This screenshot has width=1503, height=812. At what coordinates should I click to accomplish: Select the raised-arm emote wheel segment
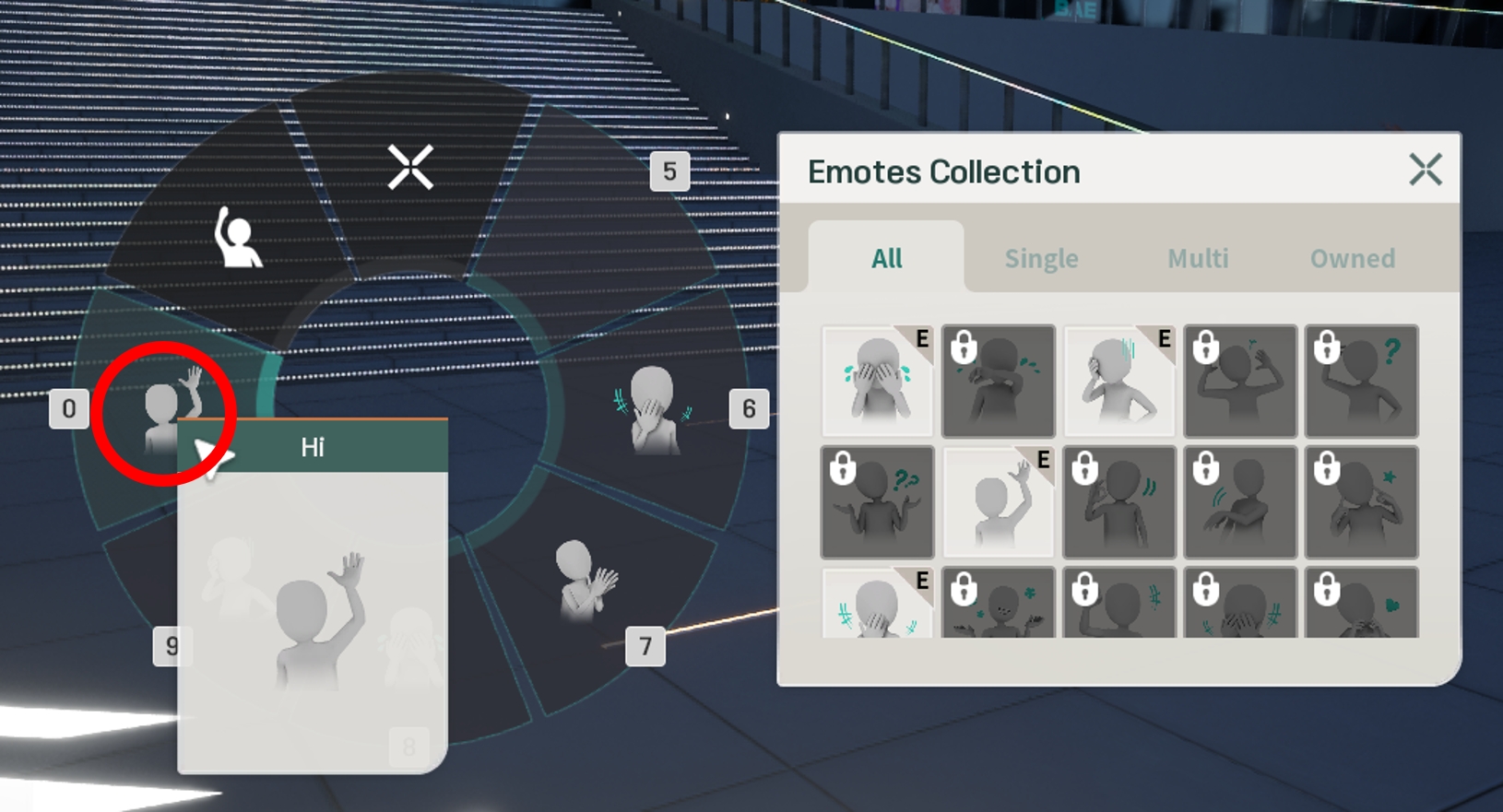pyautogui.click(x=236, y=238)
